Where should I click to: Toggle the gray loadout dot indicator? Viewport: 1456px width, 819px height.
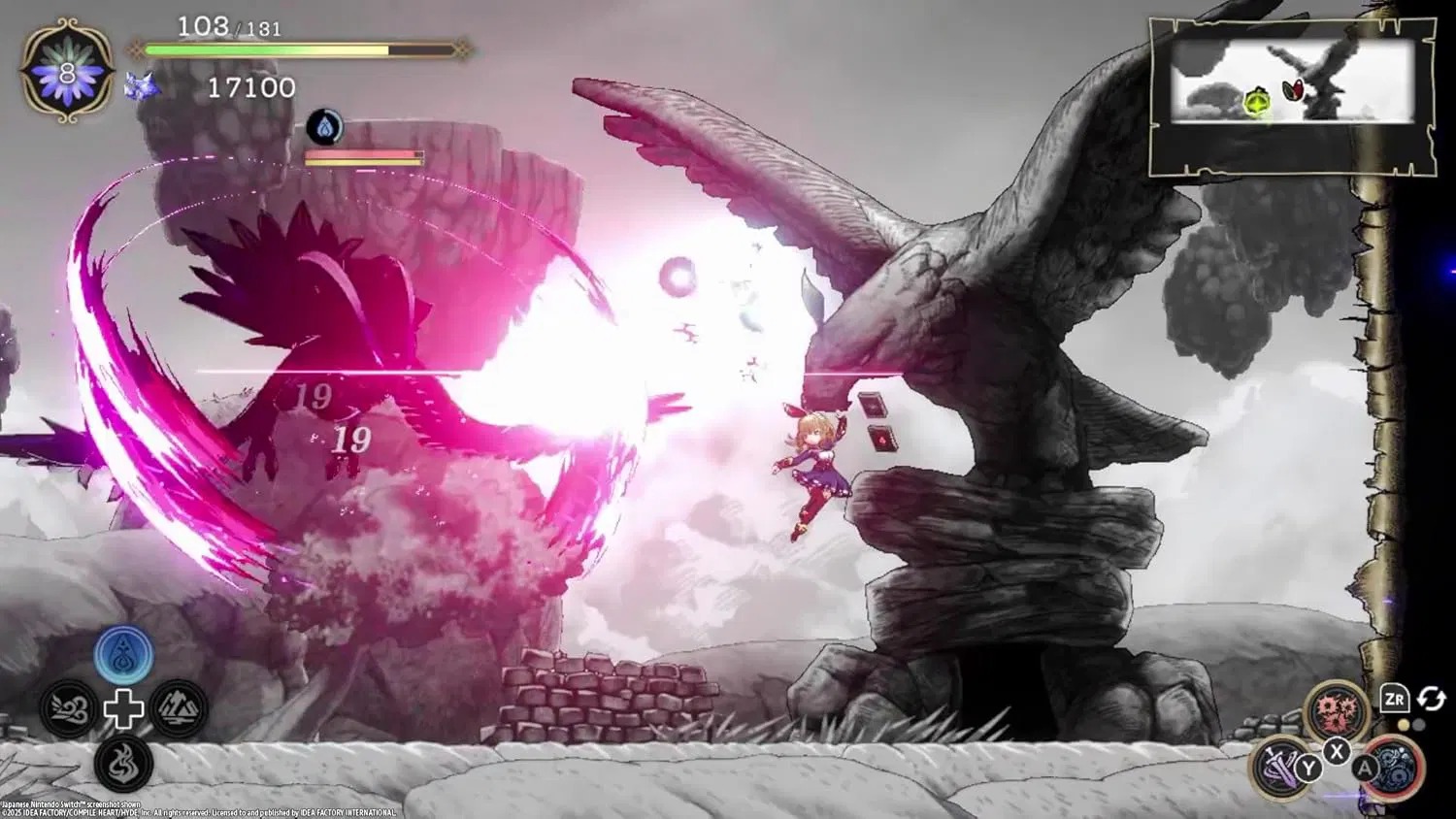coord(1419,724)
